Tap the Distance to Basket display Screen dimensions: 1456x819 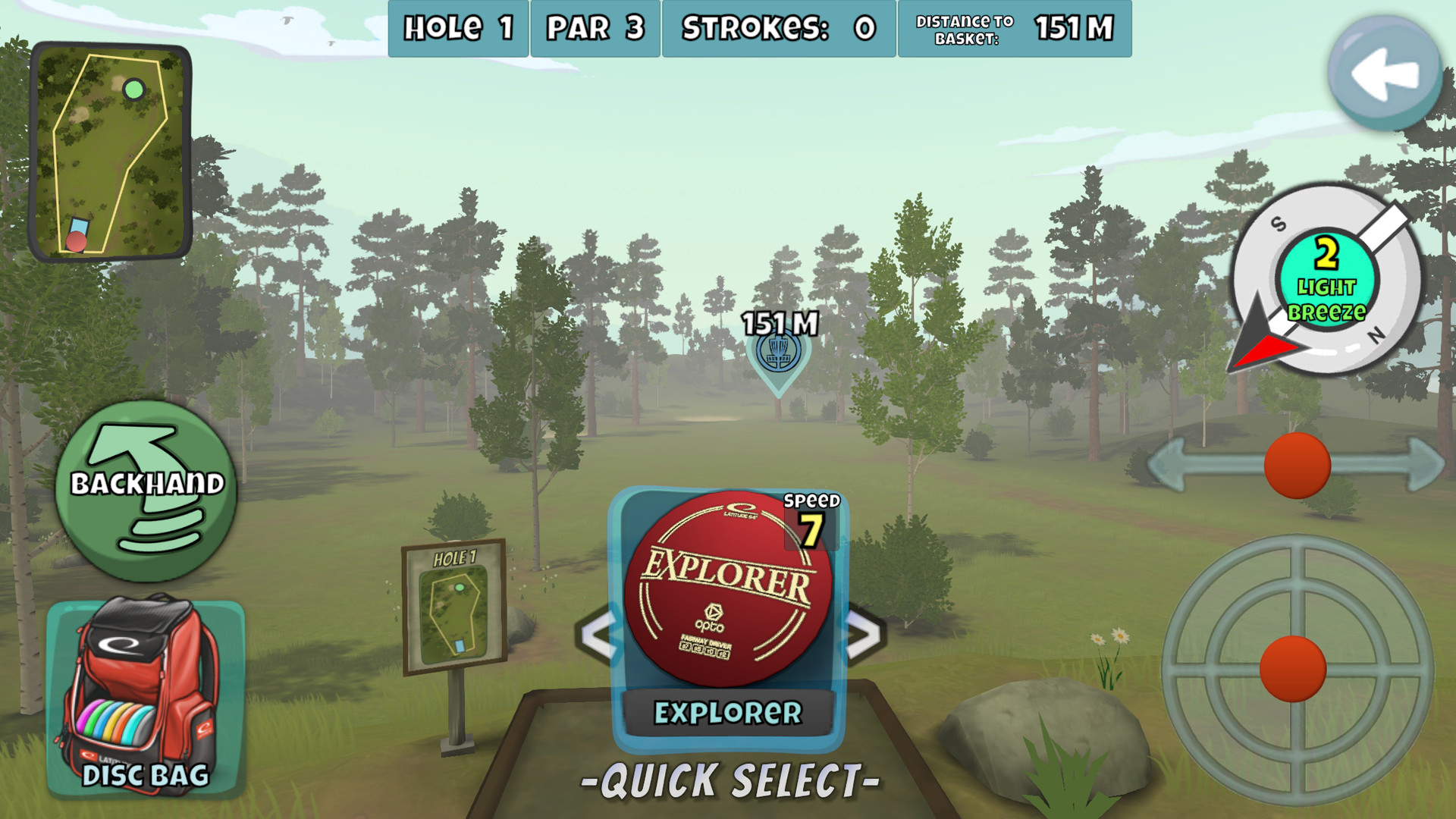pos(1014,29)
